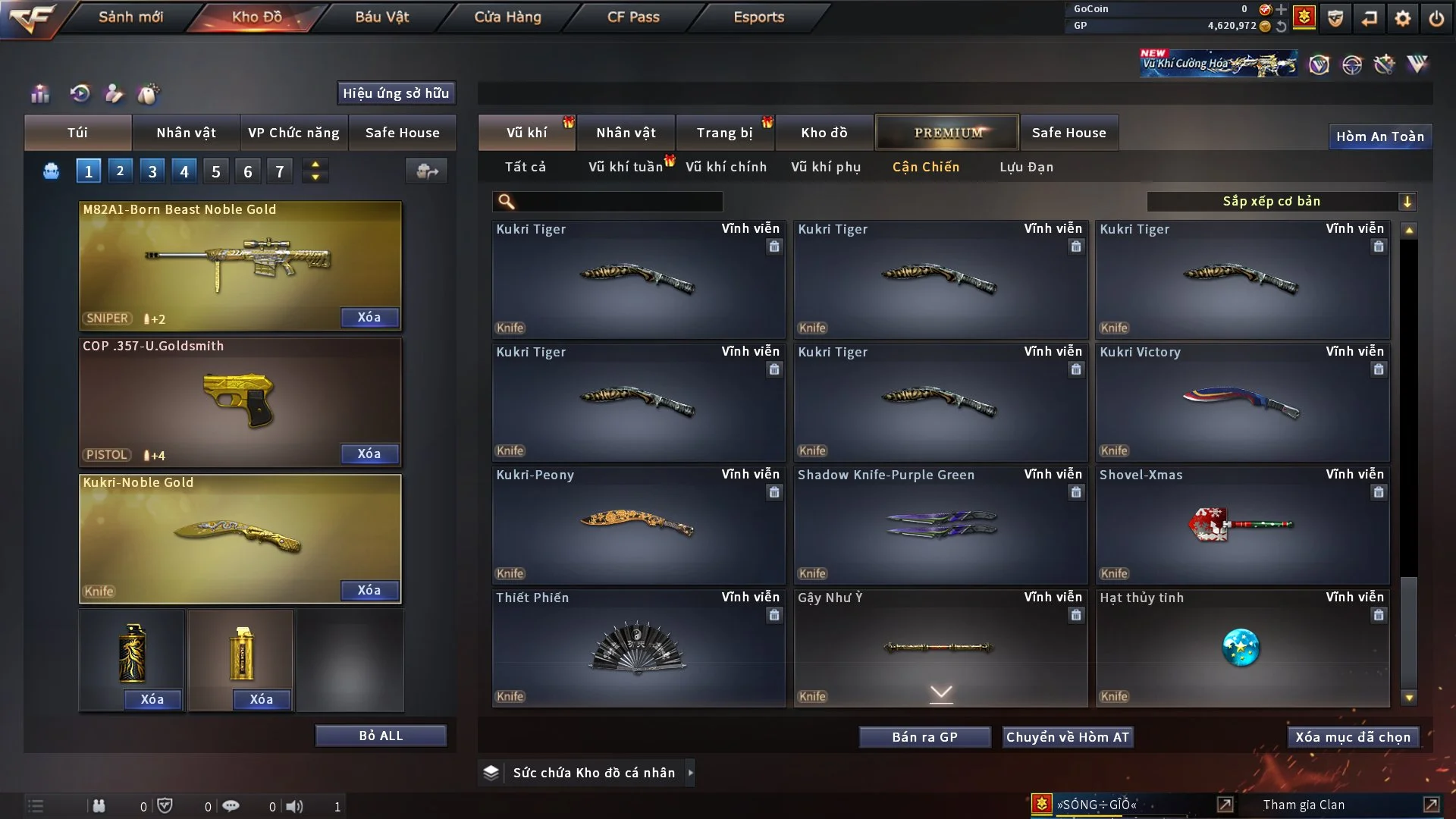This screenshot has height=819, width=1456.
Task: Remove the M82A1-Born Beast Noble Gold sniper
Action: [369, 317]
